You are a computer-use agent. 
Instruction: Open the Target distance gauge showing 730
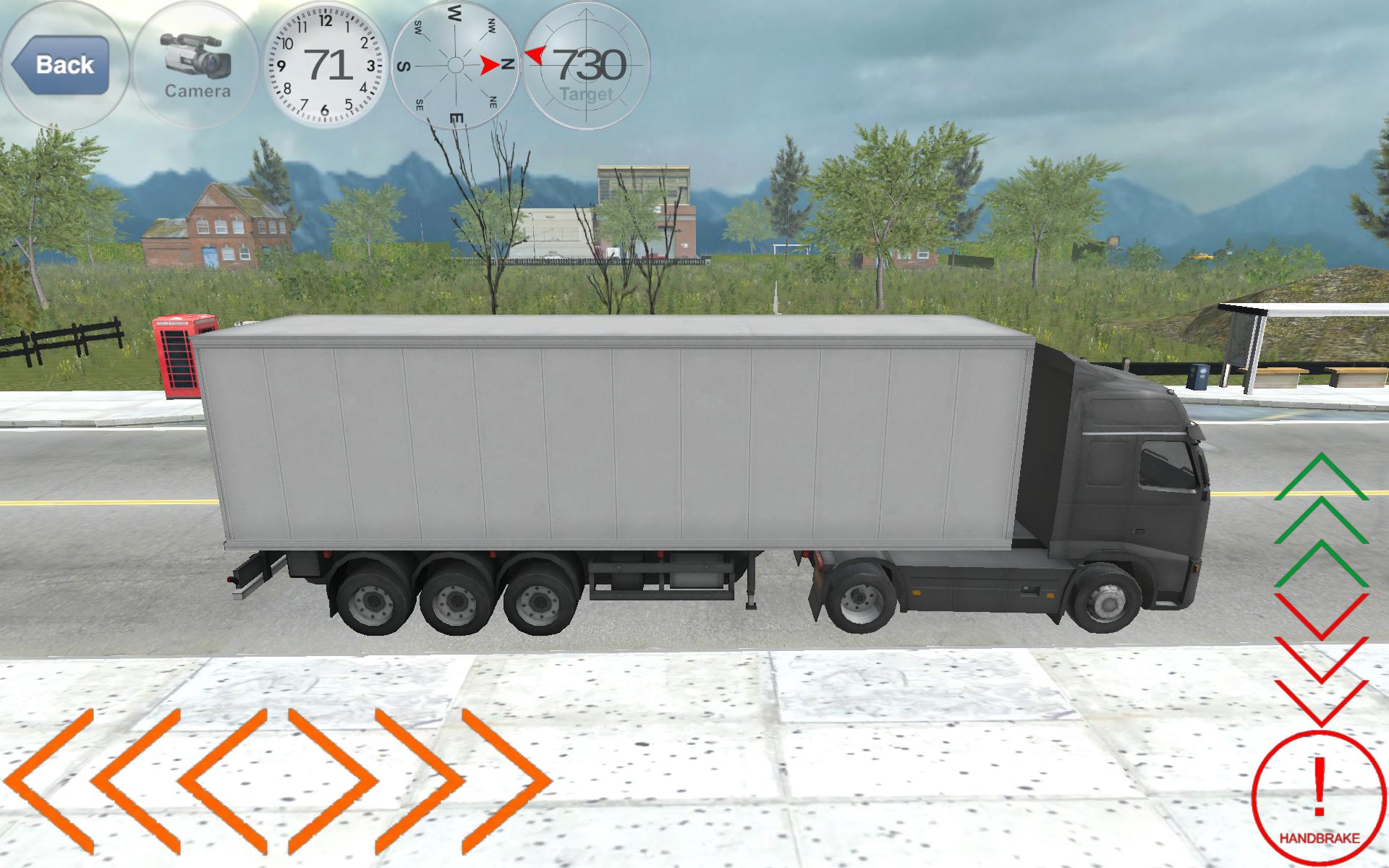587,65
